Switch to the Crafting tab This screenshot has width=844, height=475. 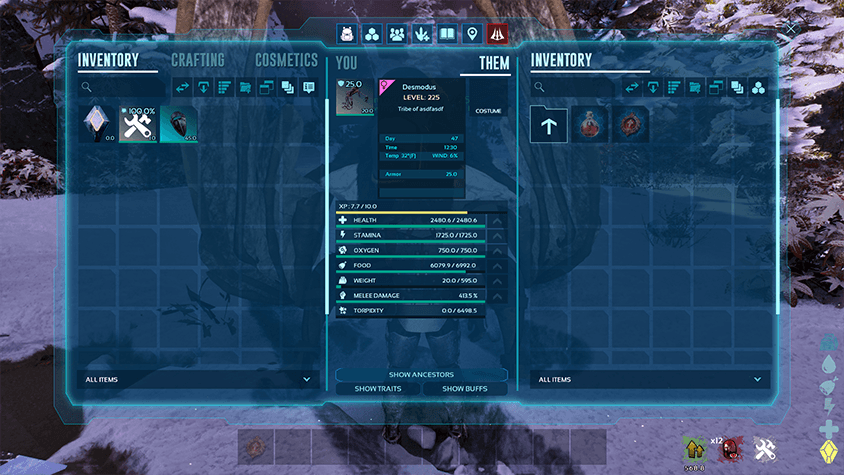[x=197, y=61]
